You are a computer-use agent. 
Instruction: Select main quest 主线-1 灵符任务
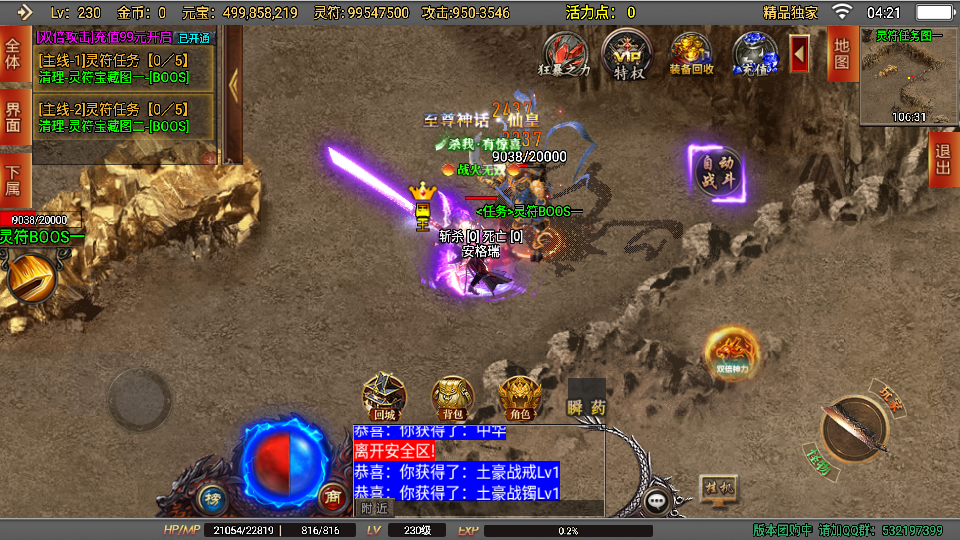[x=125, y=66]
